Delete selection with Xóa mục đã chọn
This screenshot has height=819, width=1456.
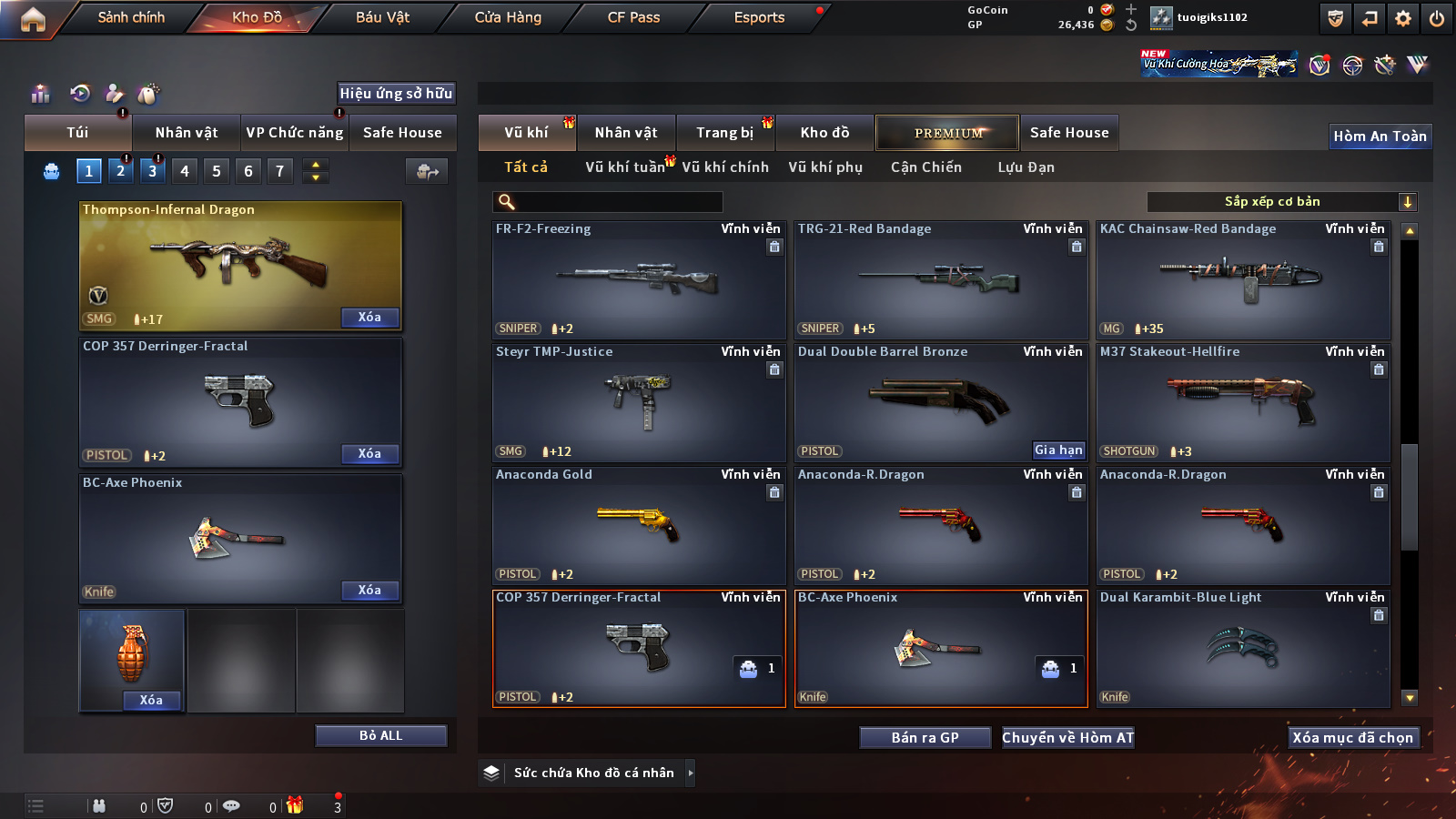click(x=1352, y=738)
